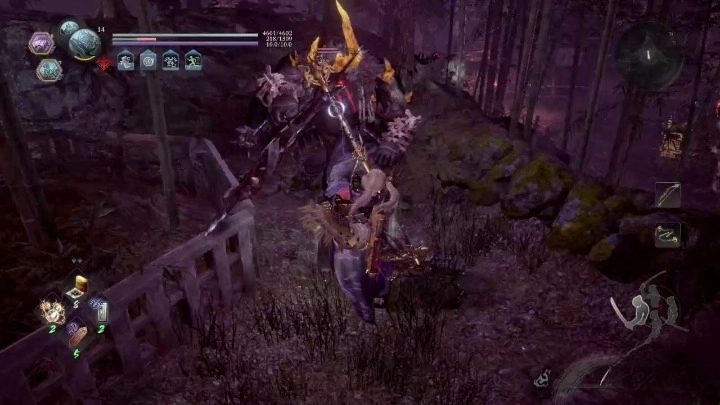Select the lower ranged weapon slot
Viewport: 720px width, 405px height.
pyautogui.click(x=668, y=235)
